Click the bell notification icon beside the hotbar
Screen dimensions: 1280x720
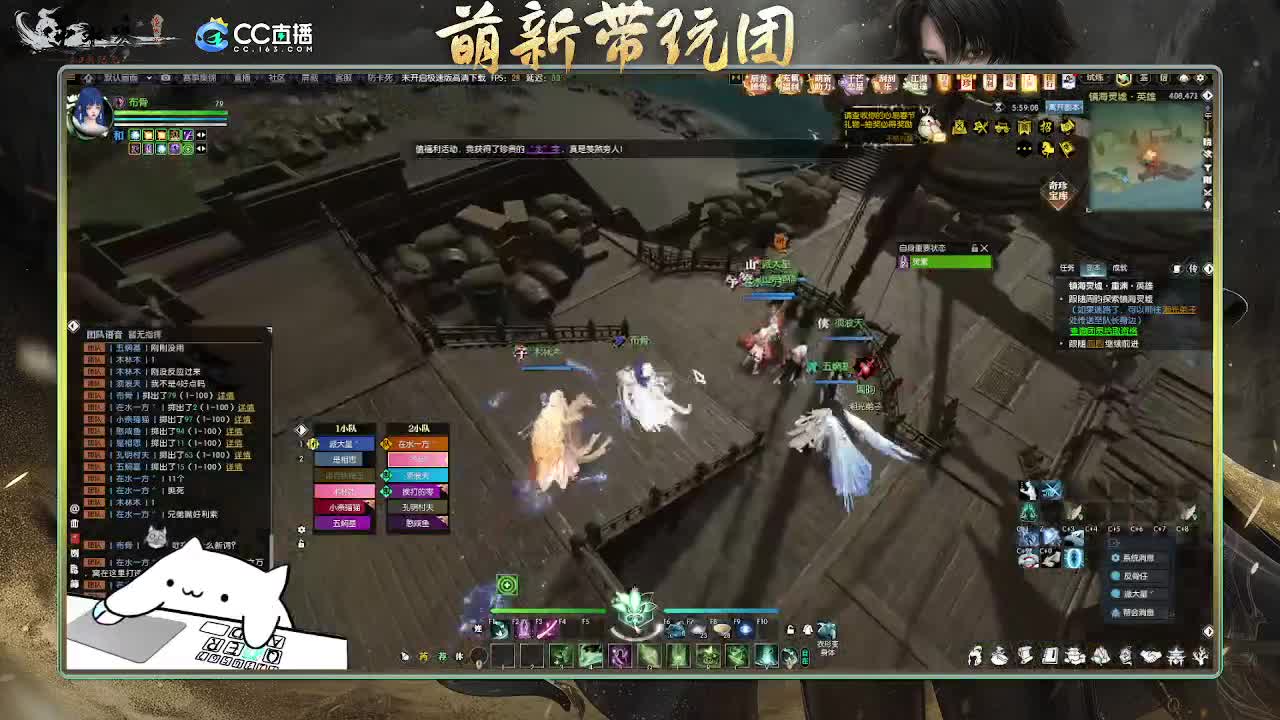pyautogui.click(x=807, y=630)
